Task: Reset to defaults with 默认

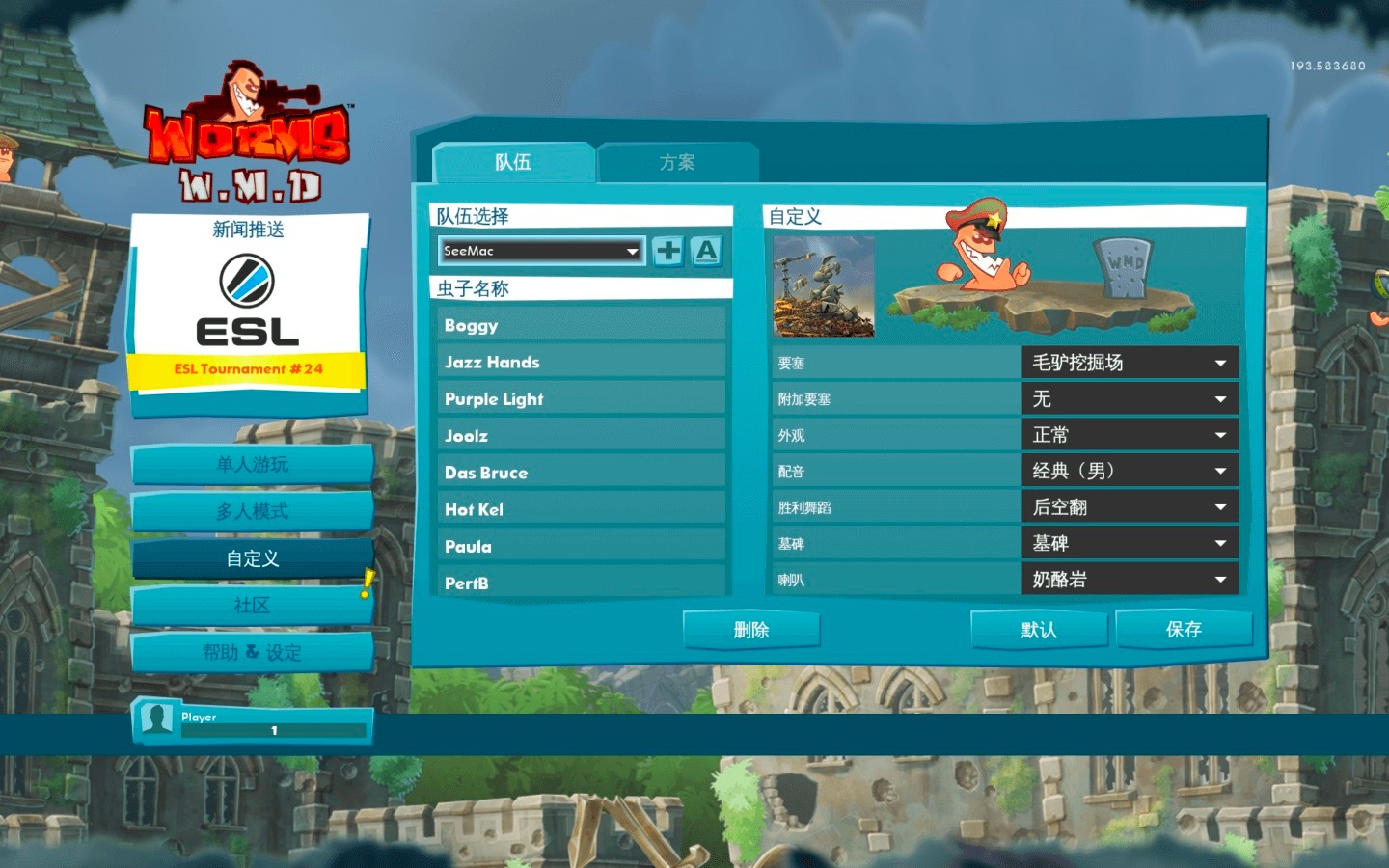Action: click(1038, 630)
